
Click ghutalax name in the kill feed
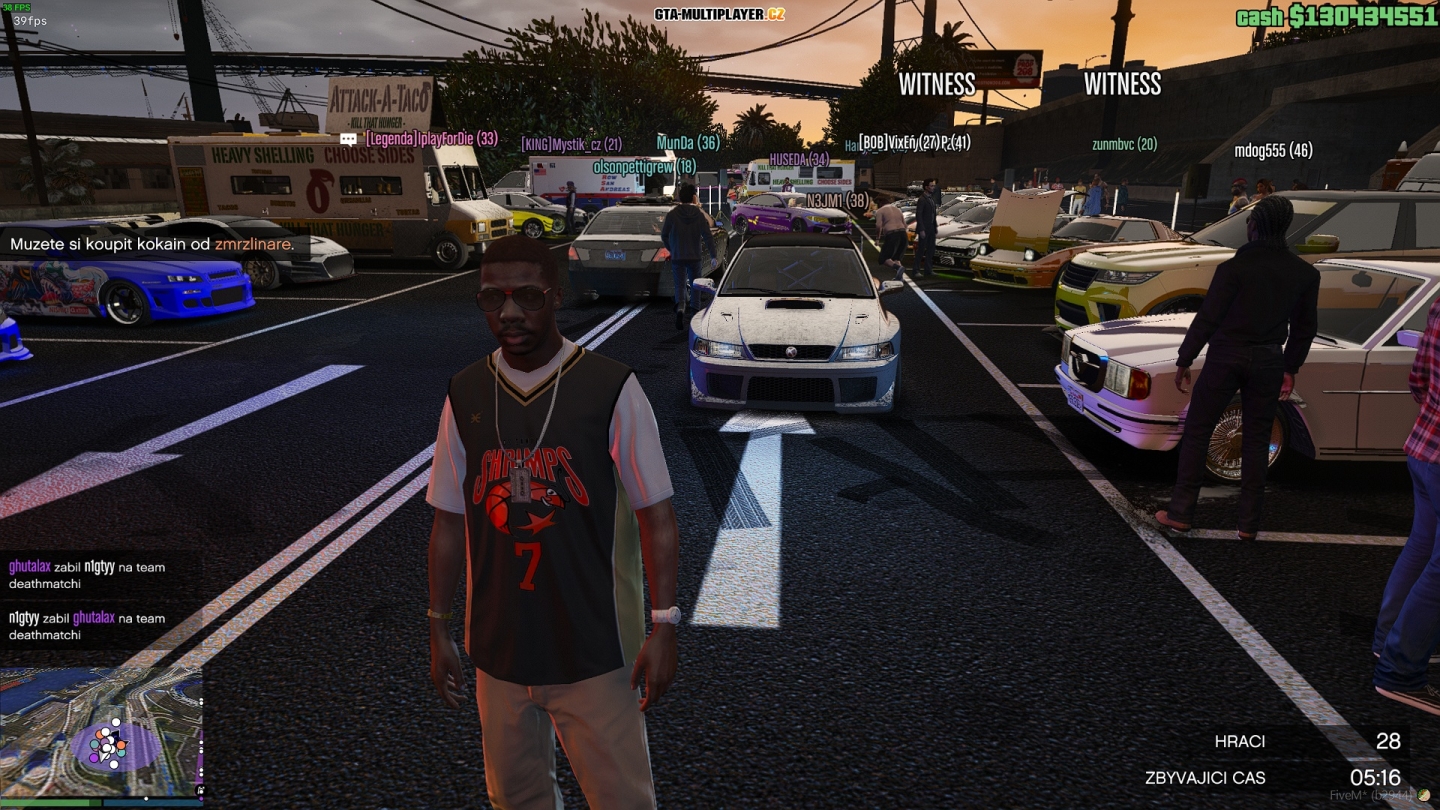[x=30, y=566]
